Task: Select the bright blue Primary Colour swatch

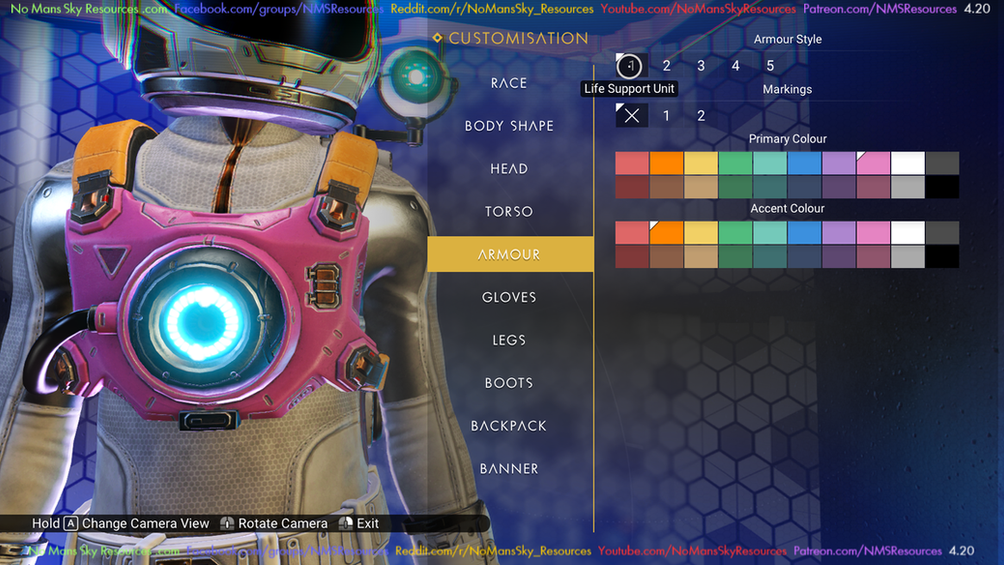Action: [804, 163]
